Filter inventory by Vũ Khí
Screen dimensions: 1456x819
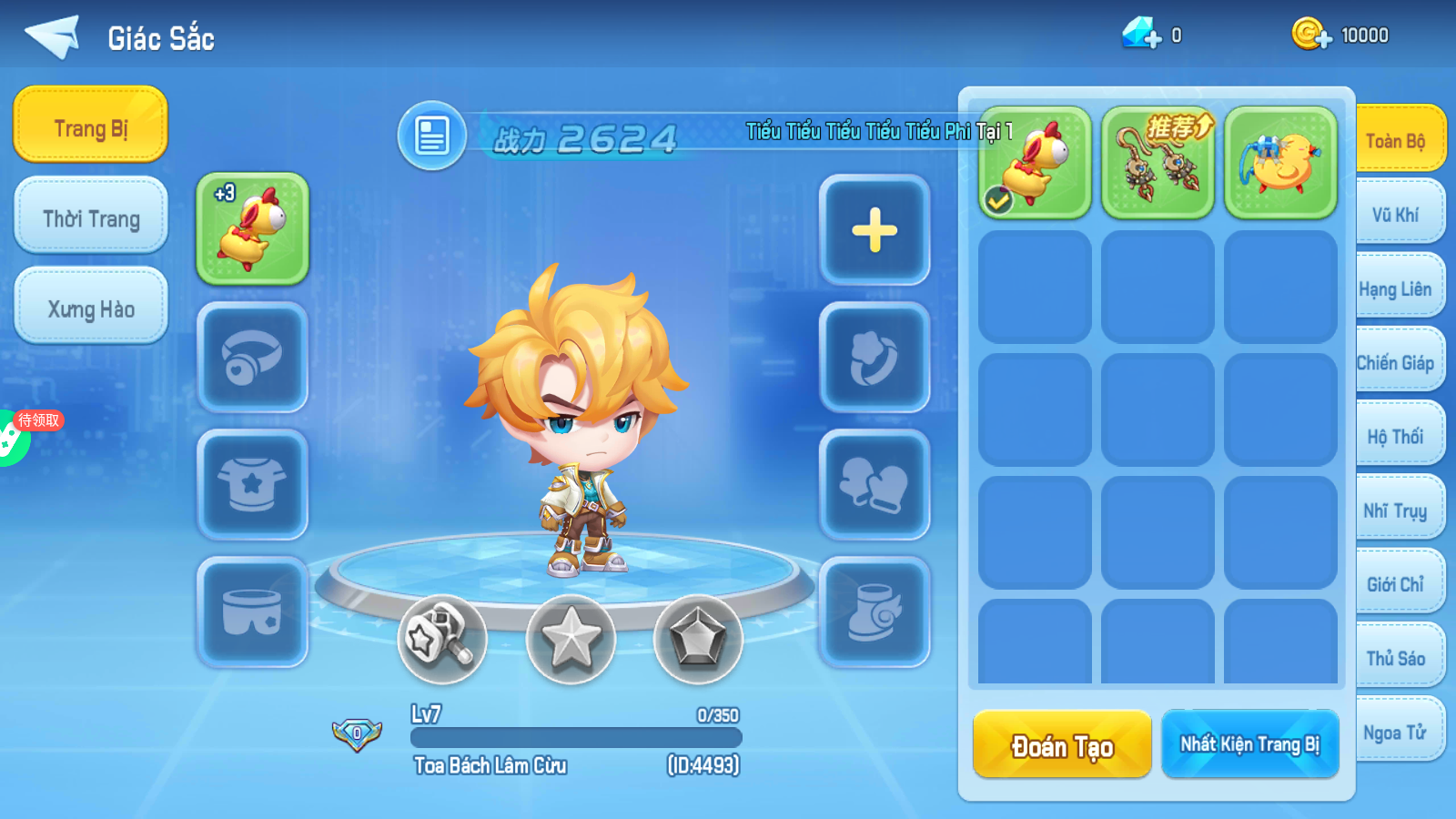(x=1395, y=215)
